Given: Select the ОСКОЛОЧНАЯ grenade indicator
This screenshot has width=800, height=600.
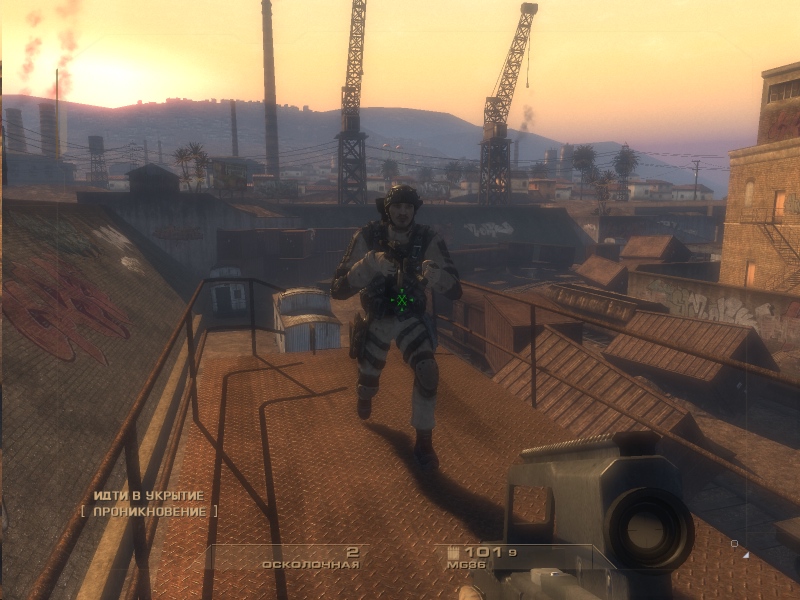Looking at the screenshot, I should (310, 564).
